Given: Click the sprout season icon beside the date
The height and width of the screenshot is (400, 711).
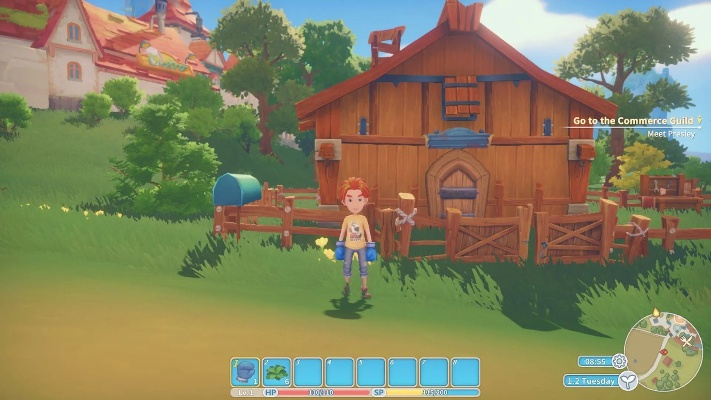Looking at the screenshot, I should click(x=627, y=381).
